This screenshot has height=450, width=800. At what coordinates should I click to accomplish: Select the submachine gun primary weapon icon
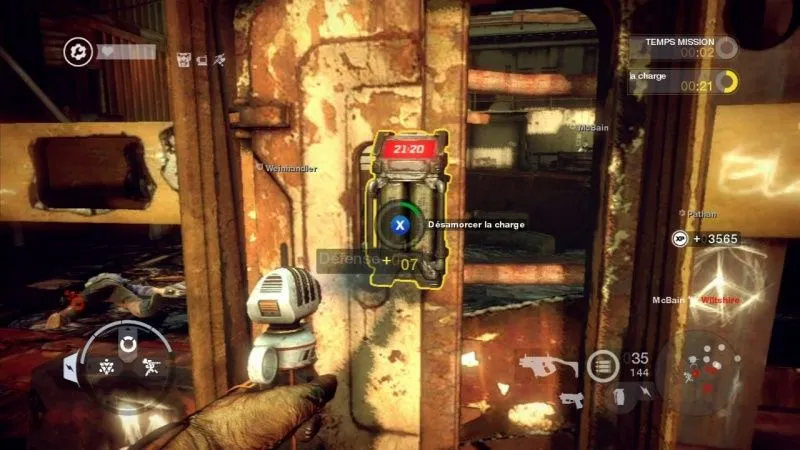click(547, 365)
